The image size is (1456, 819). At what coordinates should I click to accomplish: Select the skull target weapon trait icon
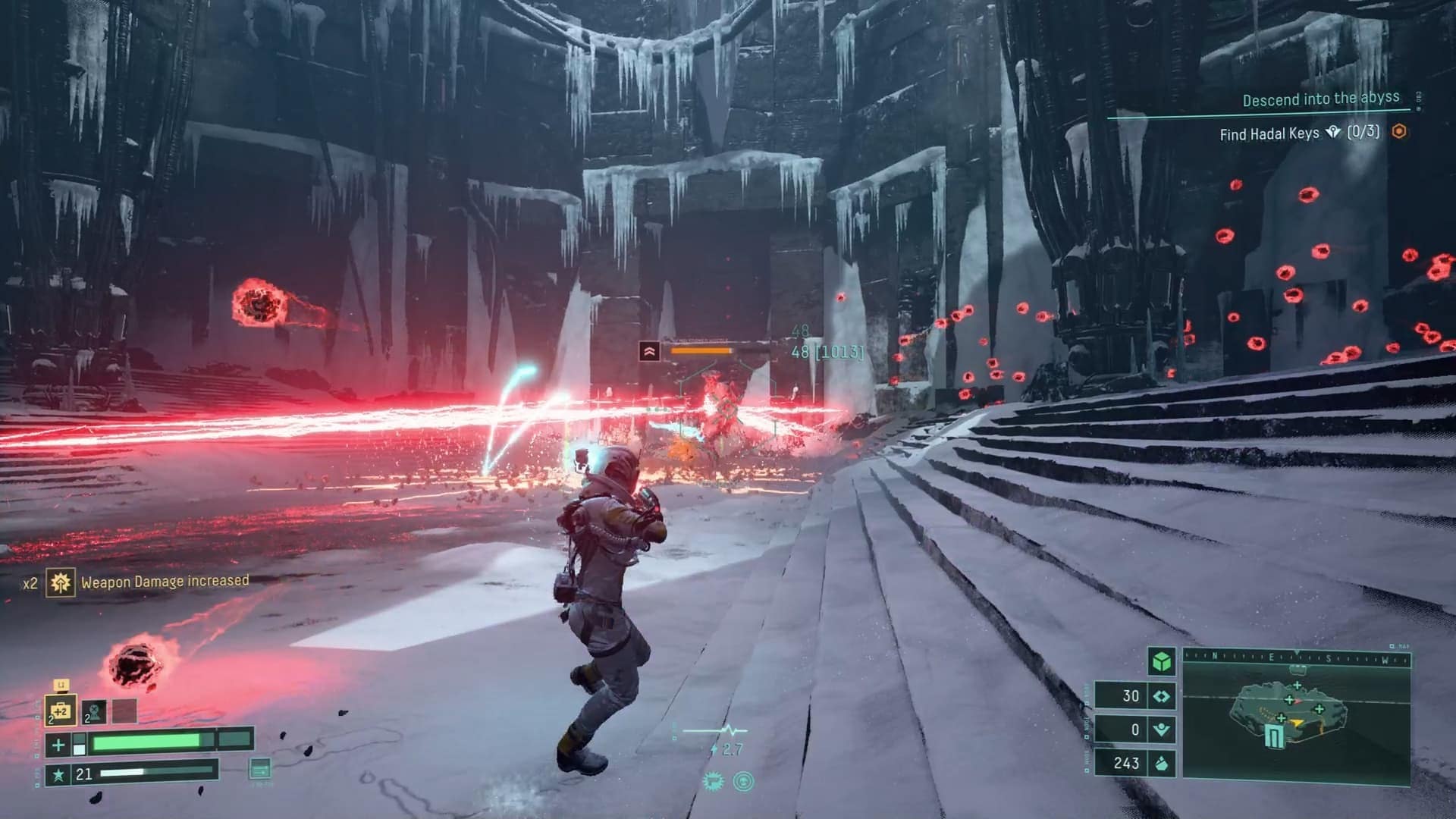tap(744, 782)
